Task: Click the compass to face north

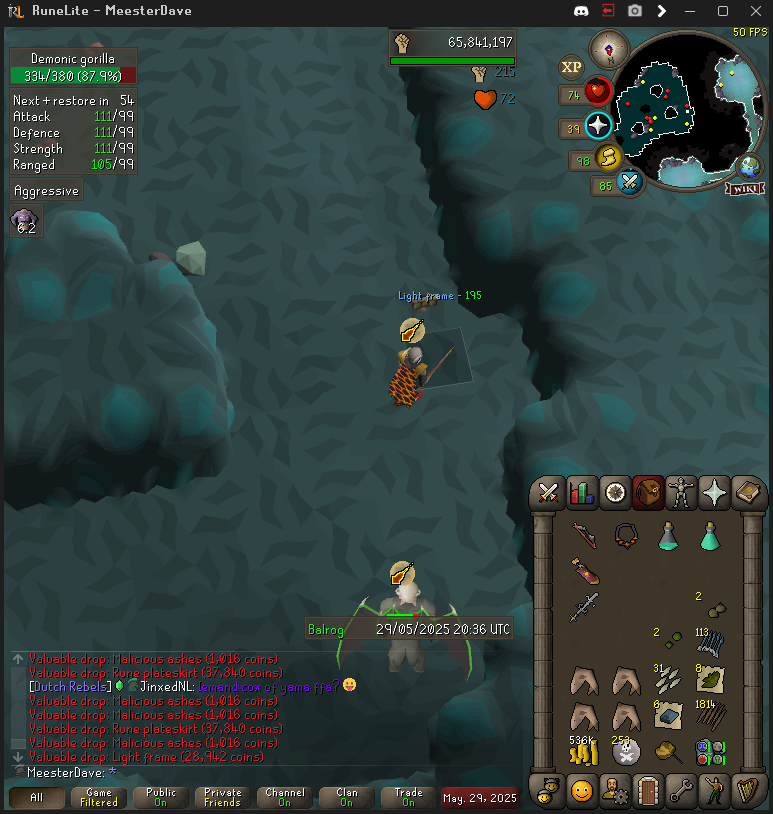Action: (608, 49)
